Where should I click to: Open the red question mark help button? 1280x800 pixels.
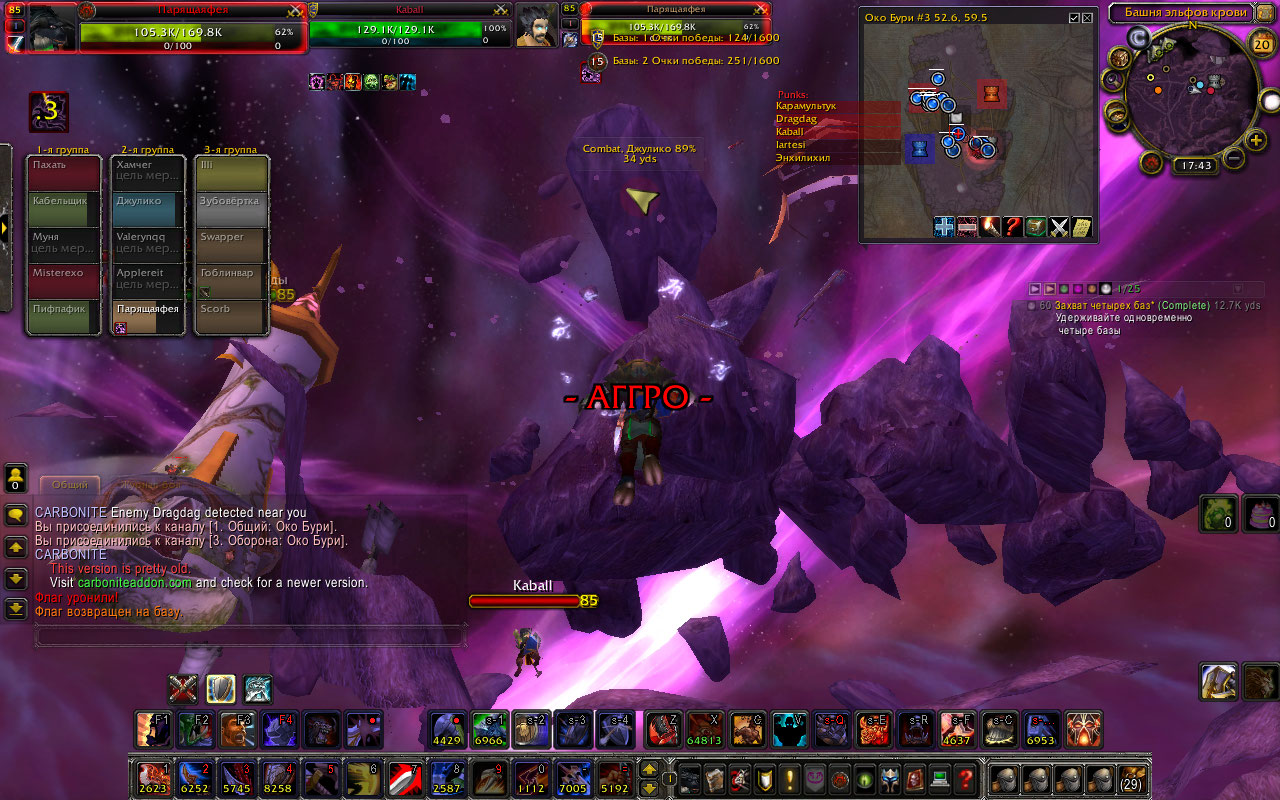point(964,778)
